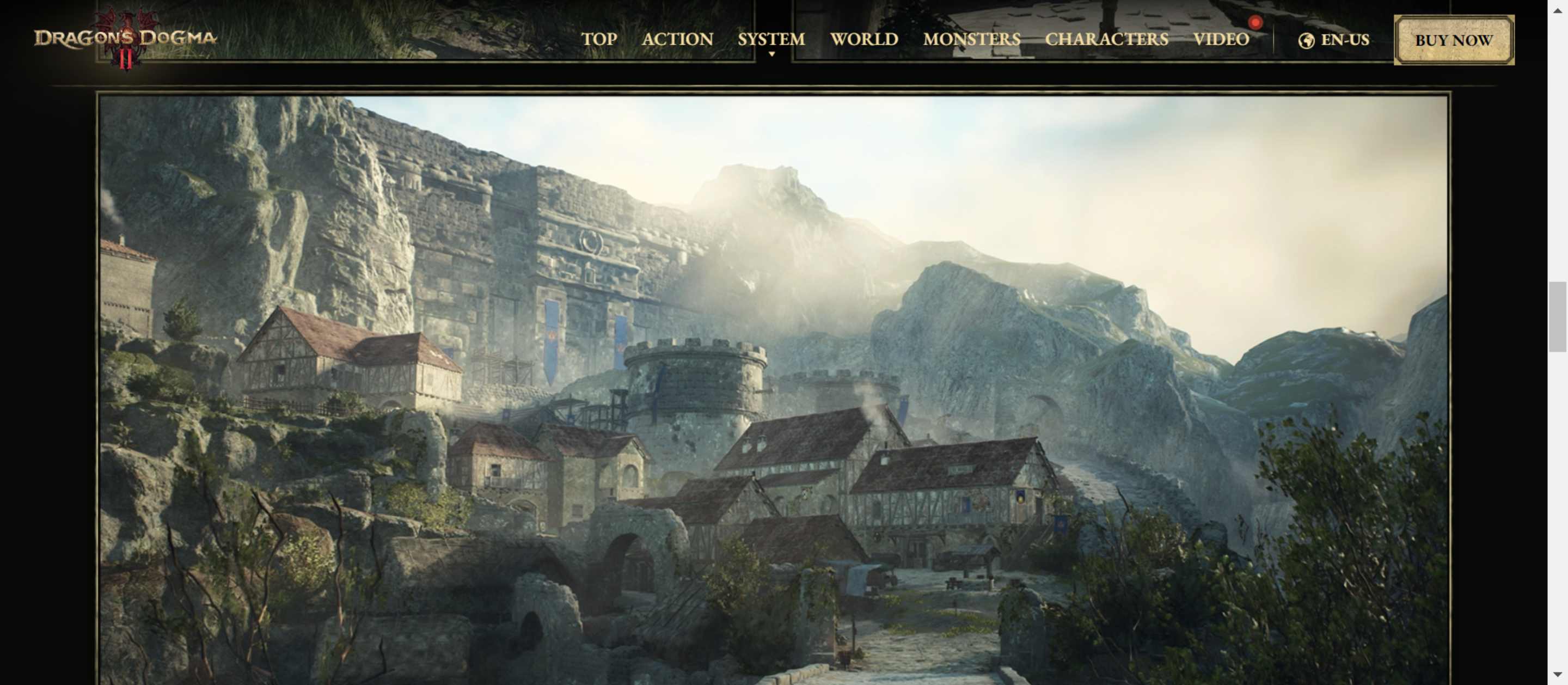
Task: Click the BUY NOW button
Action: pos(1454,40)
